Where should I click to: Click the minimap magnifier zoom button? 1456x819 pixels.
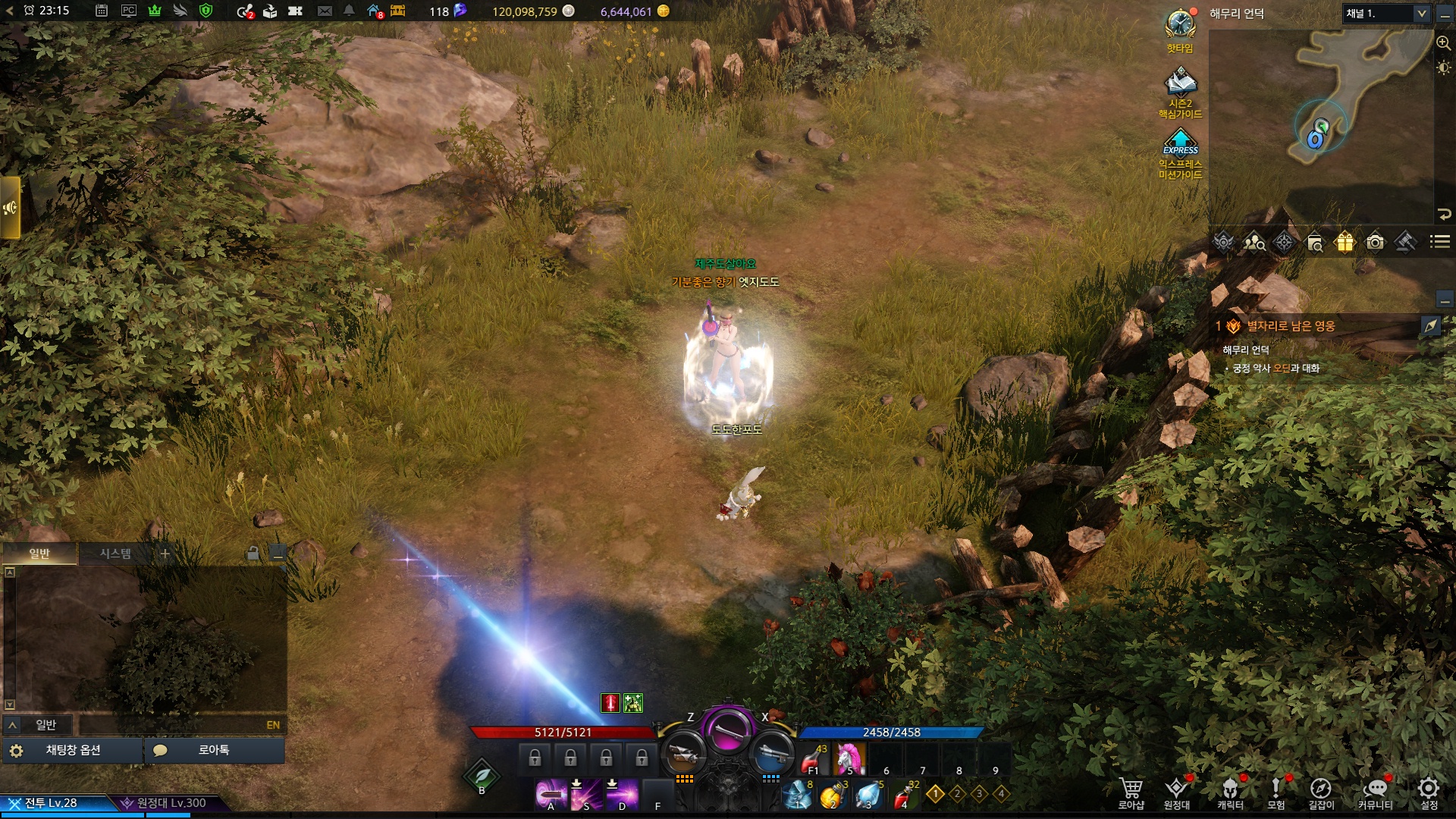1443,43
